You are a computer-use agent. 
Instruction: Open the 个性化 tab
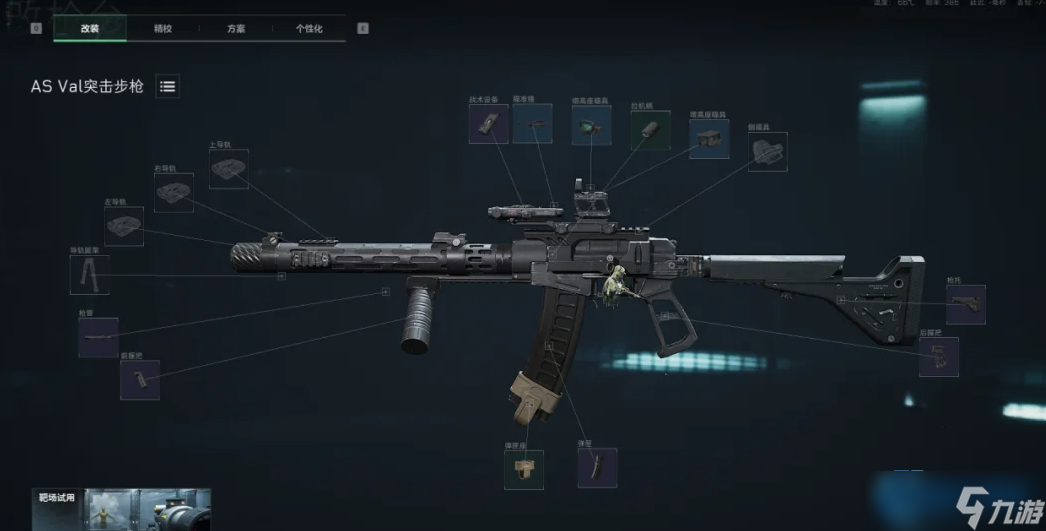coord(309,29)
